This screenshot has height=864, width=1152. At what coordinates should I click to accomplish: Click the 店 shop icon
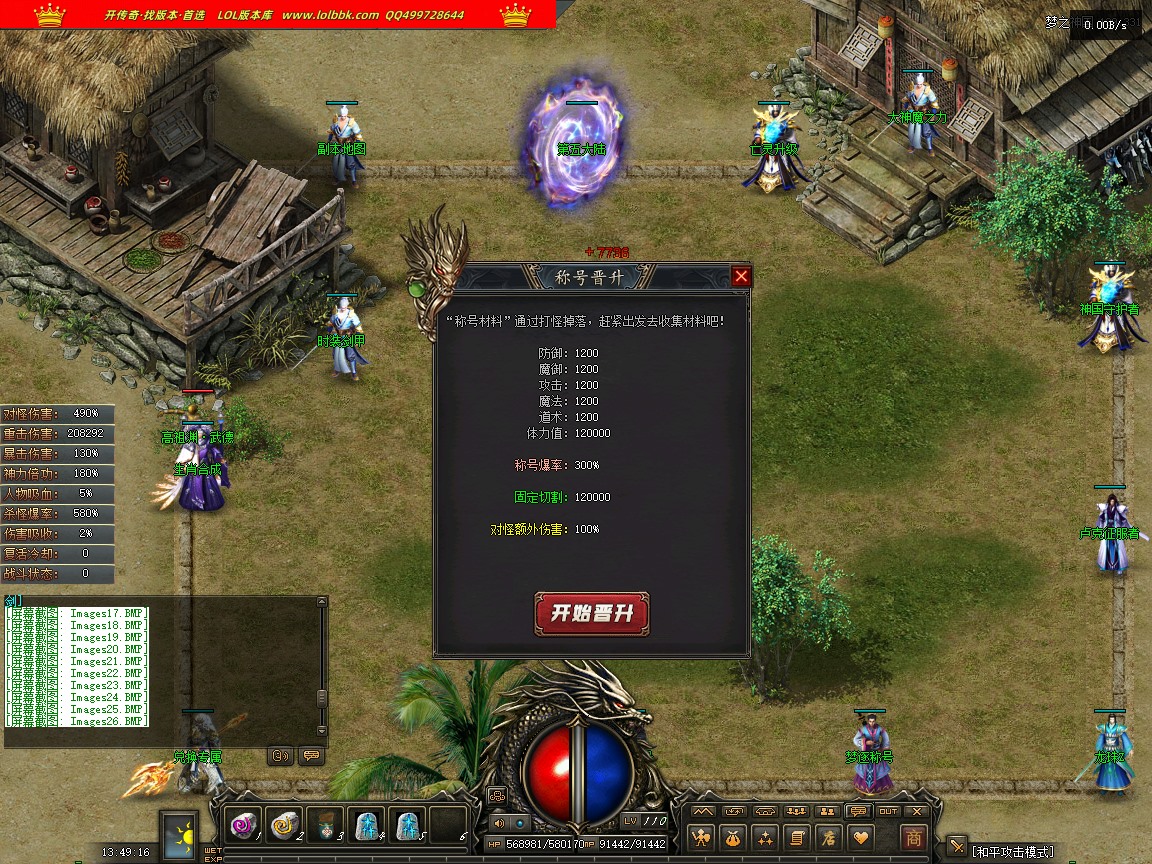pyautogui.click(x=827, y=837)
